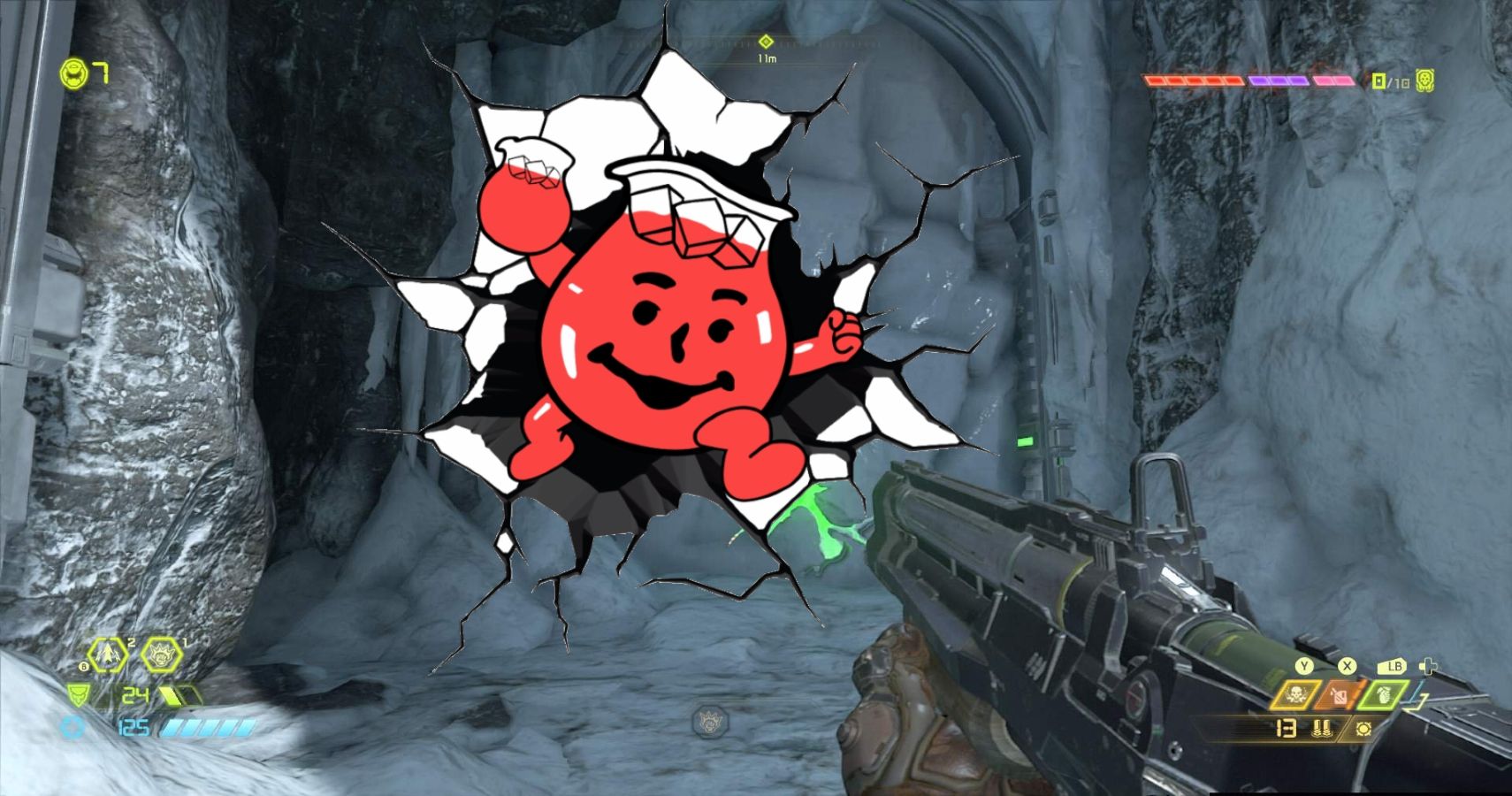
Task: Click the gear-shaped weapon mod icon
Action: coord(1363,729)
